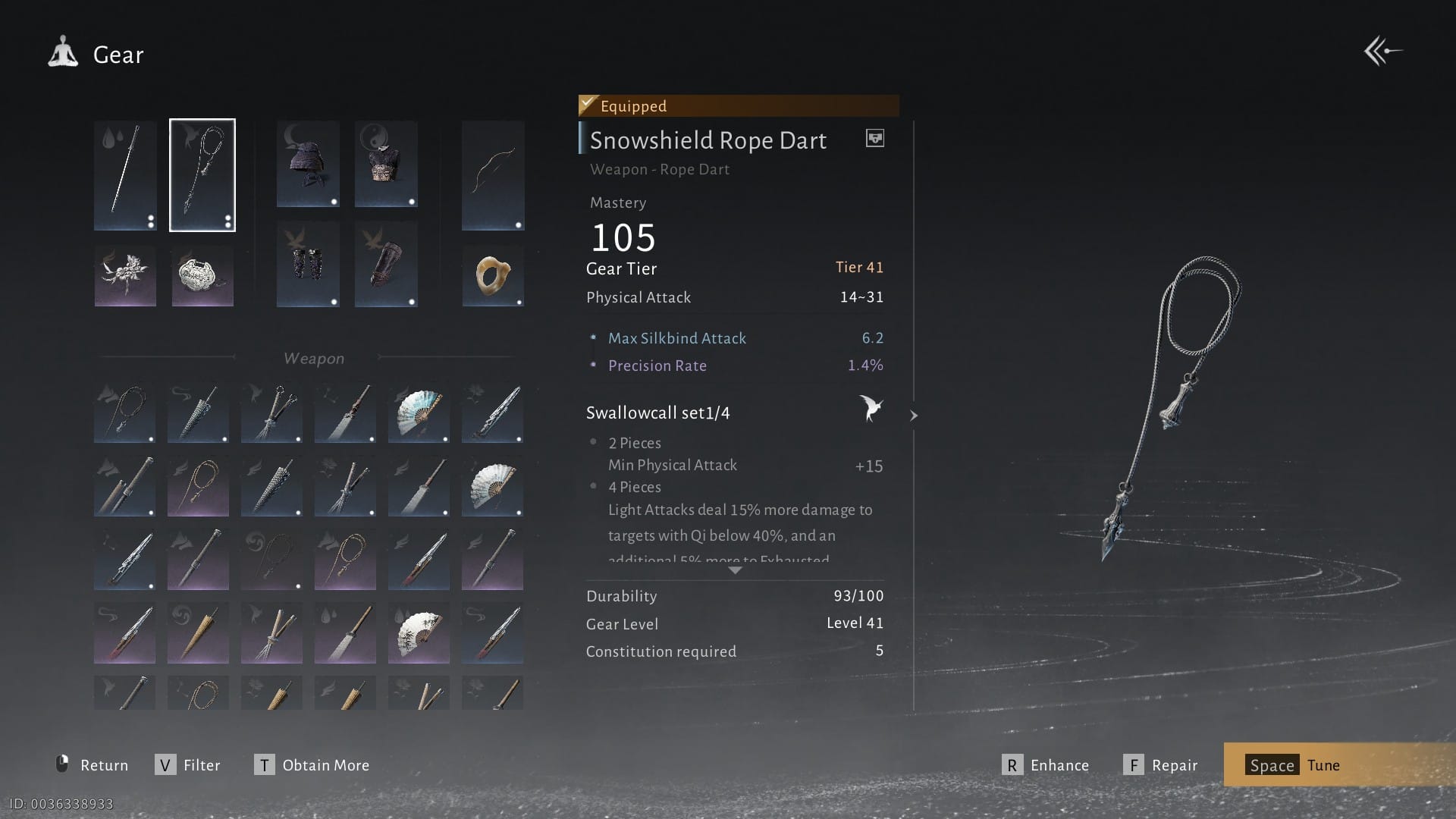This screenshot has height=819, width=1456.
Task: Open the Enhance option
Action: (x=1046, y=765)
